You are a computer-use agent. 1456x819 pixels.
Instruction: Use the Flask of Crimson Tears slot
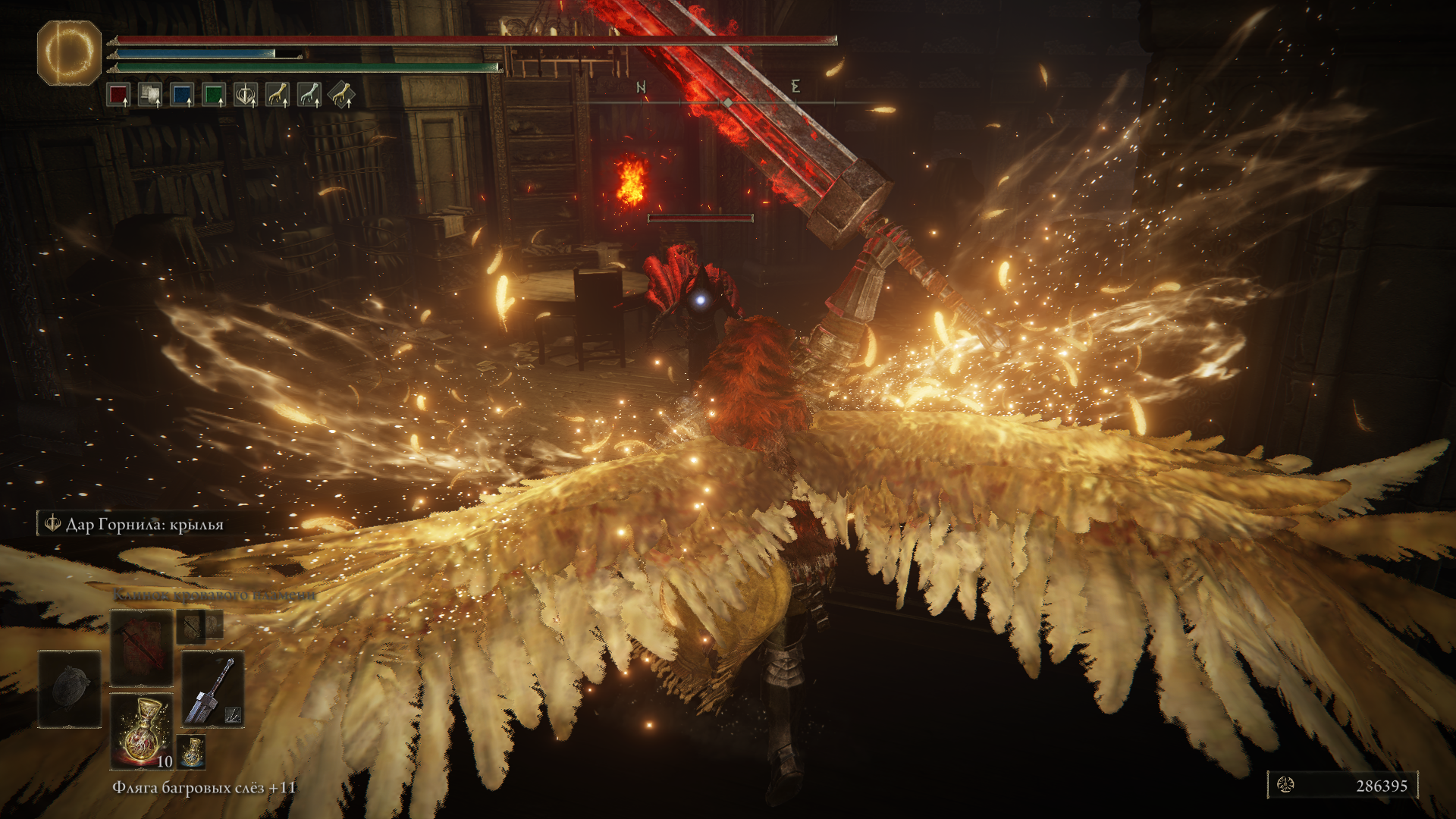point(141,730)
